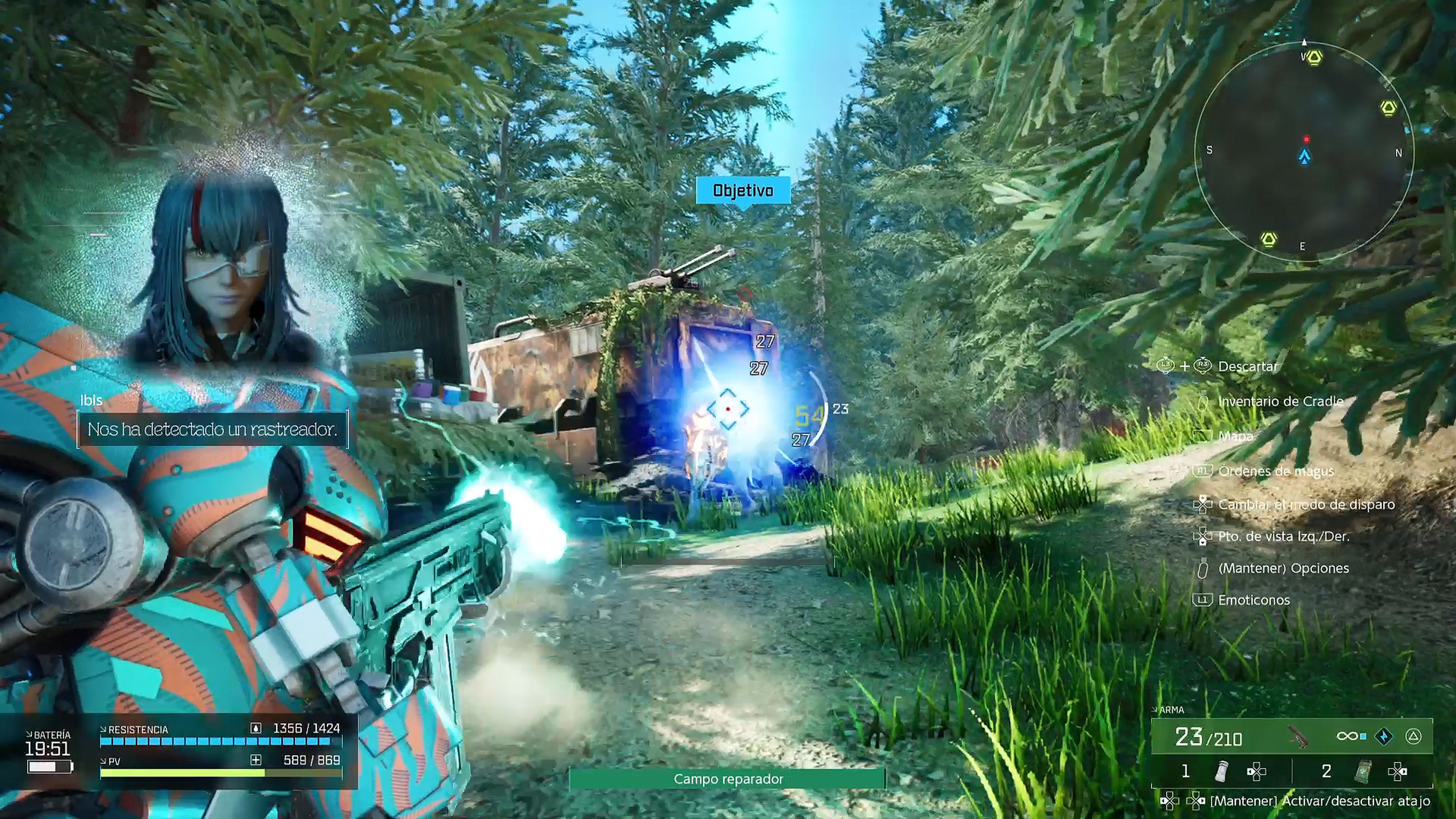Toggle Pto. de vista Izq./Der.
This screenshot has width=1456, height=819.
[1204, 538]
